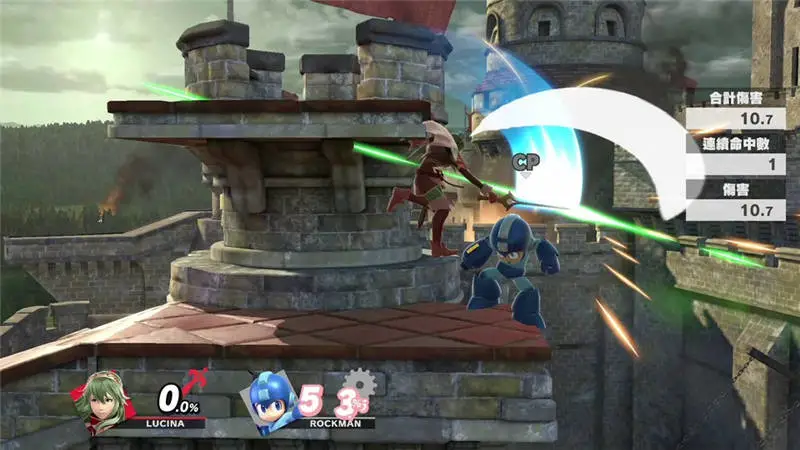Click the gear icon beside Rockman's damage
Viewport: 800px width, 450px height.
(x=359, y=385)
